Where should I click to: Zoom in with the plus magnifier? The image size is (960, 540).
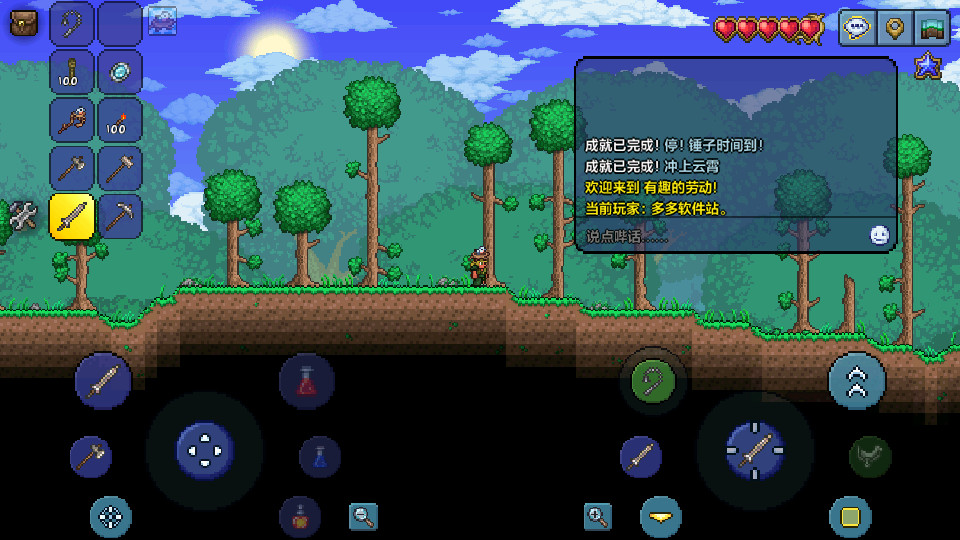(598, 516)
